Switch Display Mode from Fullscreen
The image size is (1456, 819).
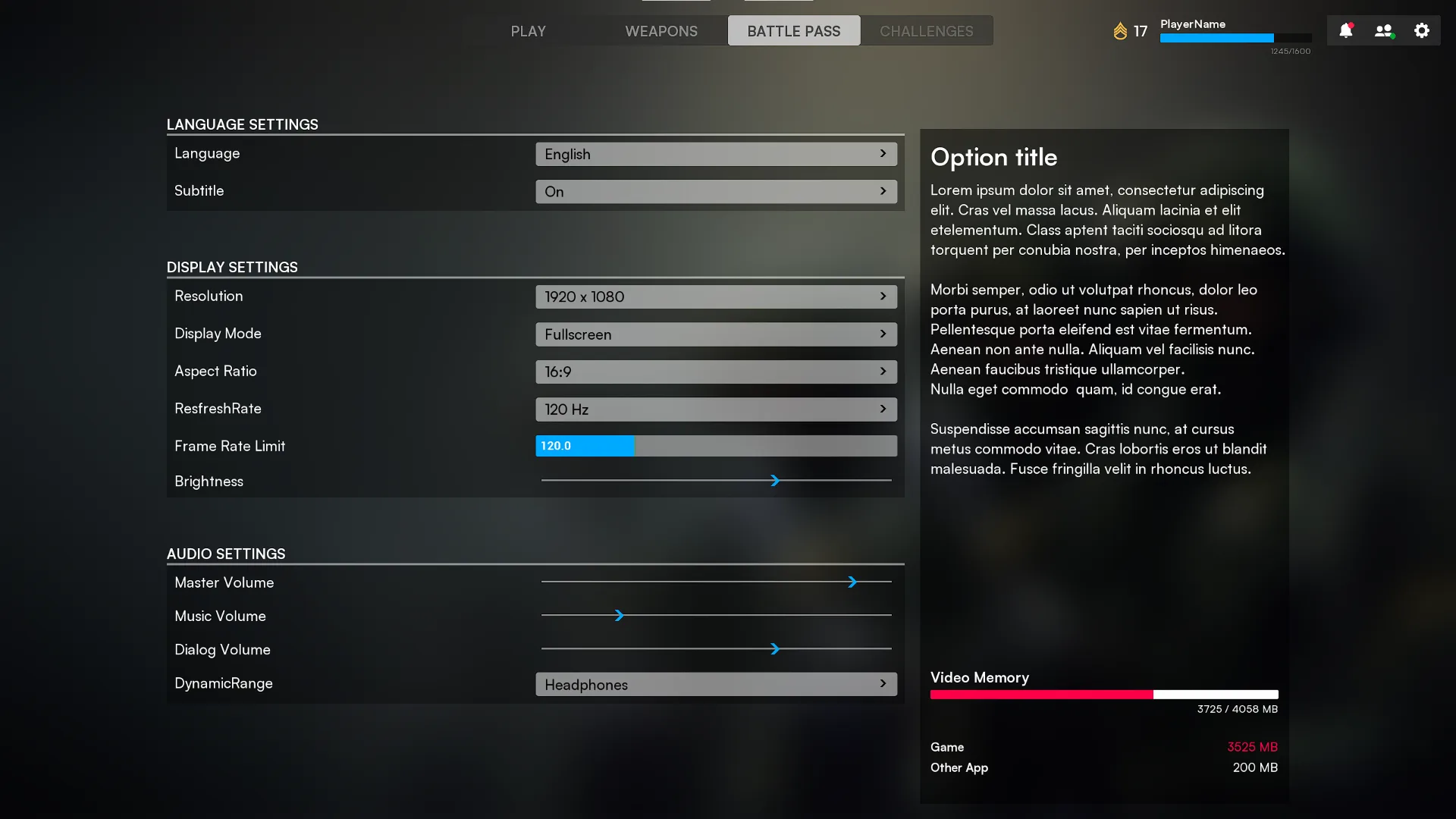click(x=715, y=334)
